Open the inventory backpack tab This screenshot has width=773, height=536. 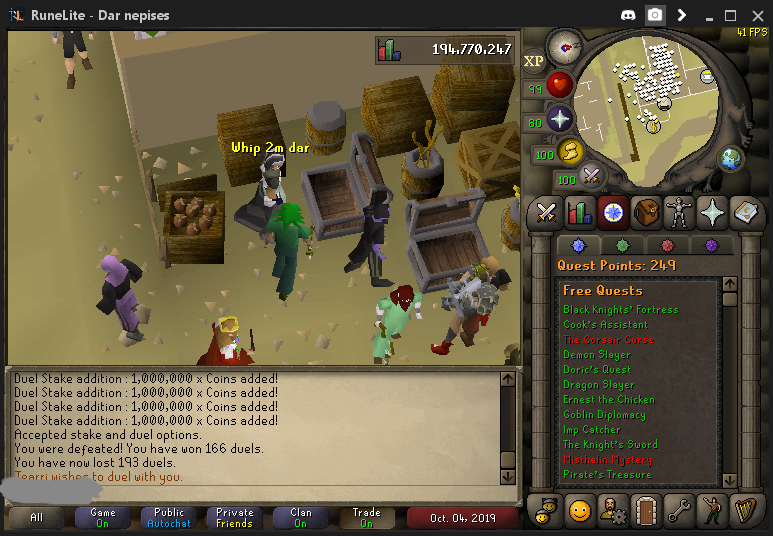[x=646, y=212]
